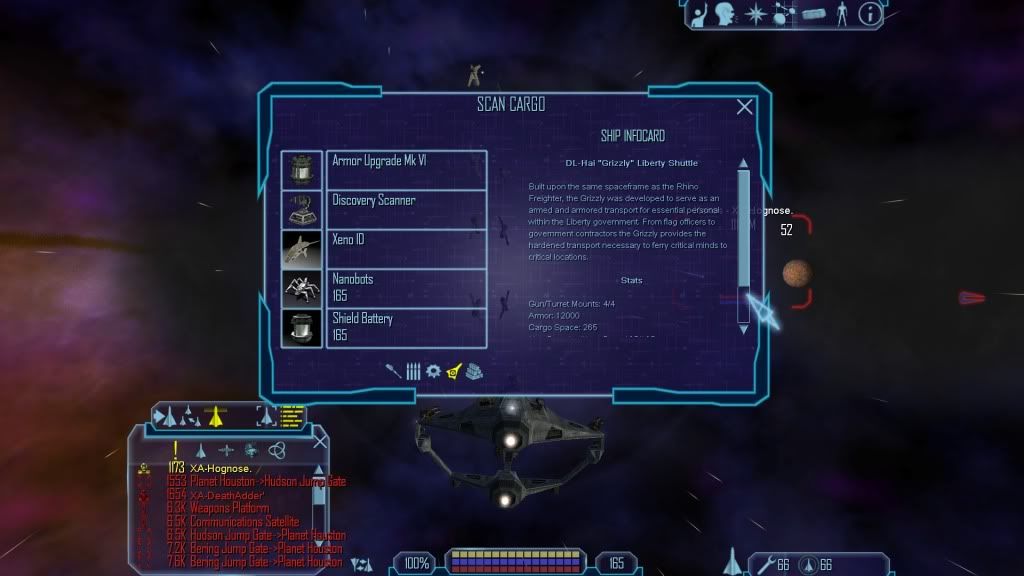Select the Armor Upgrade Mk VI row
1024x576 pixels.
(x=406, y=170)
